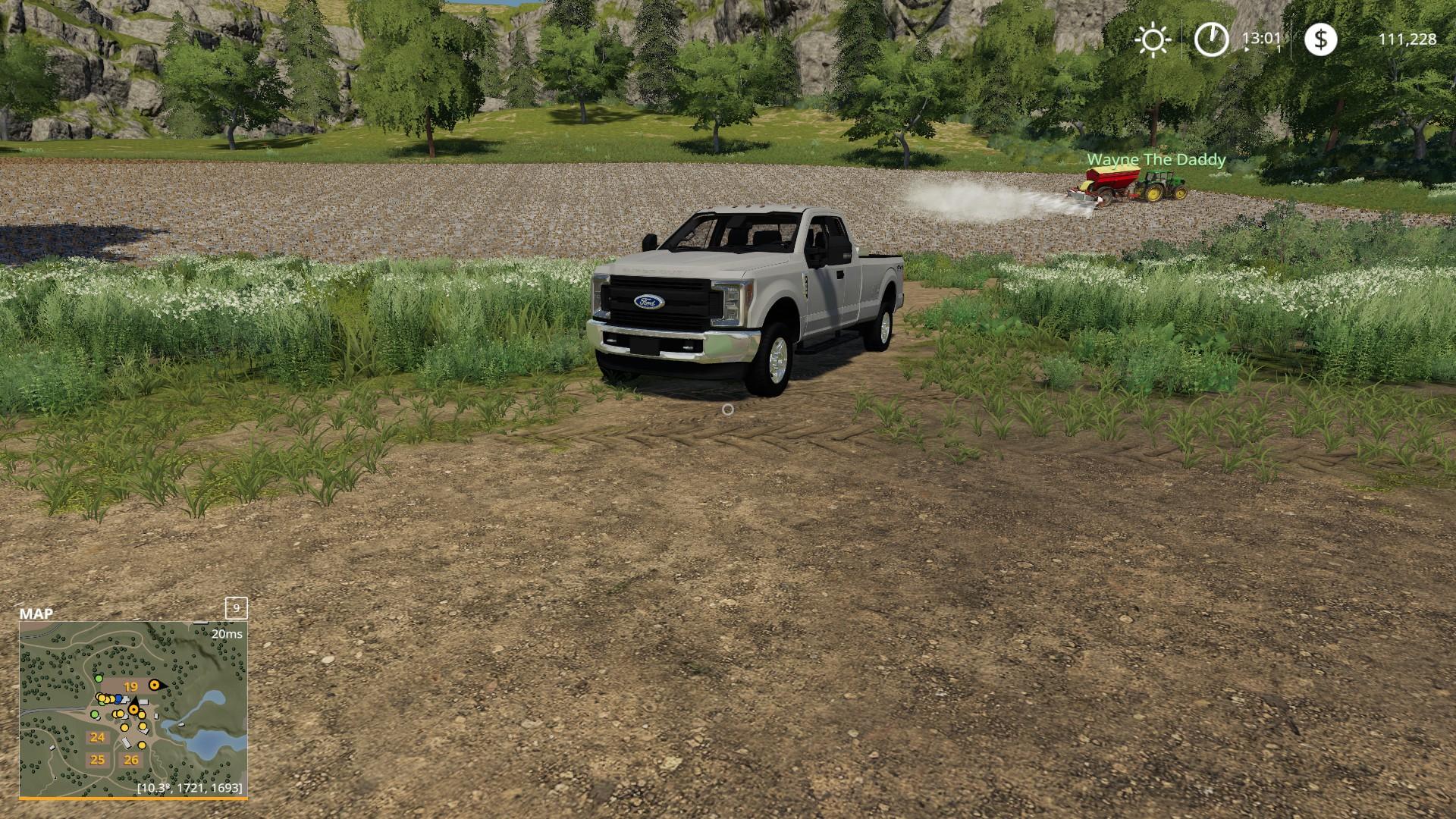This screenshot has height=819, width=1456.
Task: Select field 25 on the minimap
Action: point(97,760)
